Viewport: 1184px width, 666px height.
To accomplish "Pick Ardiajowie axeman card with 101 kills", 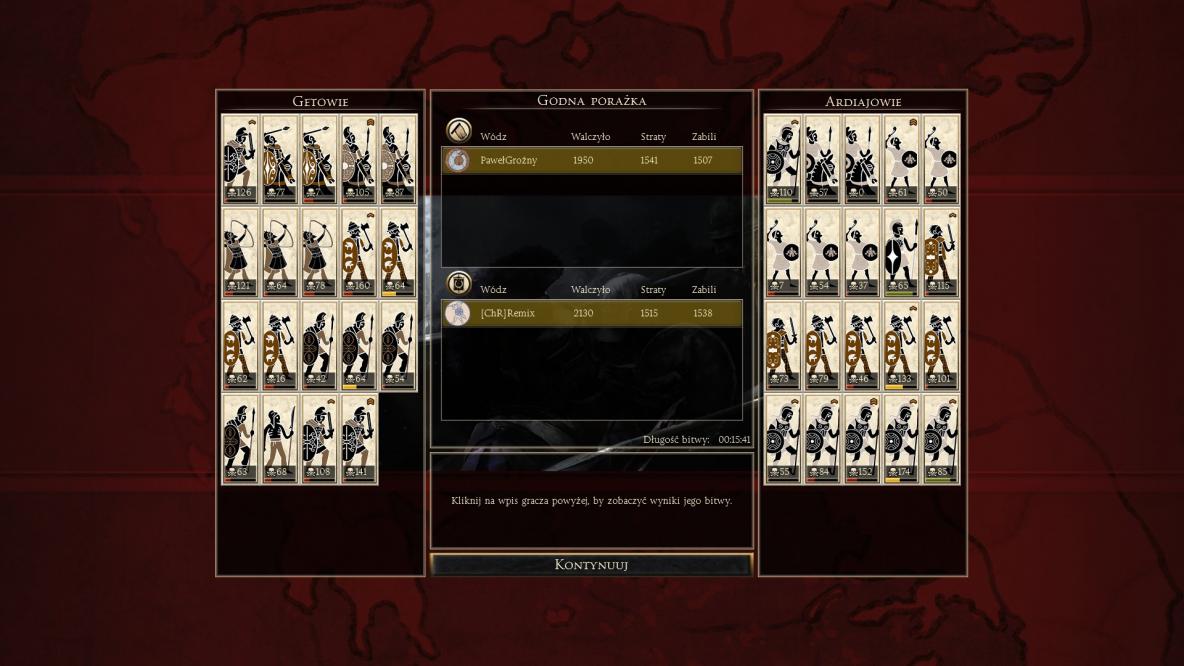I will 940,345.
